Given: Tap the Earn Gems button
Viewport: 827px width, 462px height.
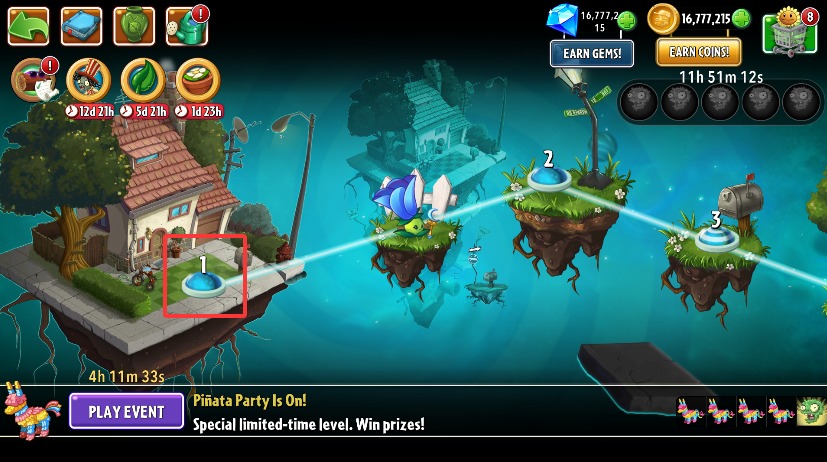Looking at the screenshot, I should (591, 52).
